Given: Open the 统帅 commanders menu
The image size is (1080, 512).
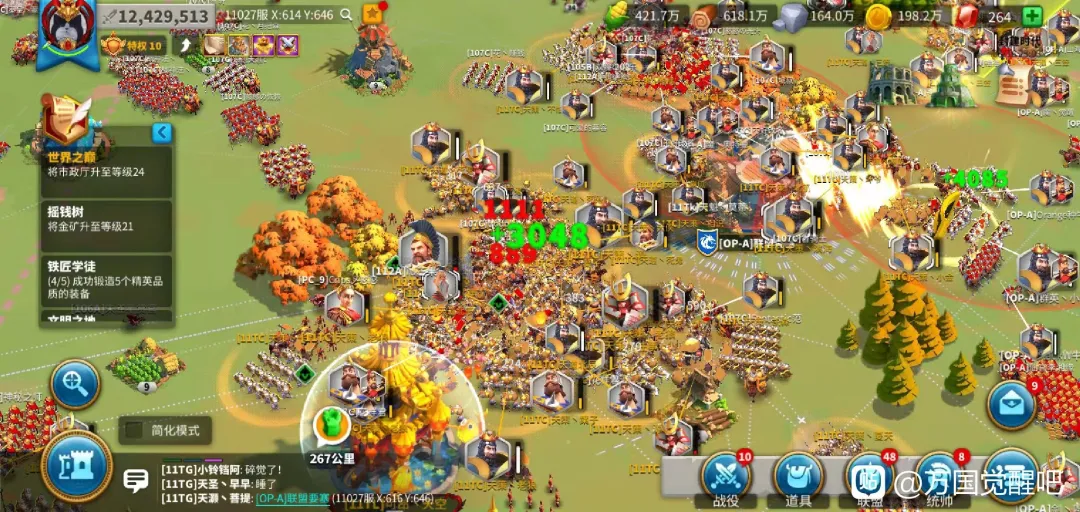Looking at the screenshot, I should click(940, 479).
